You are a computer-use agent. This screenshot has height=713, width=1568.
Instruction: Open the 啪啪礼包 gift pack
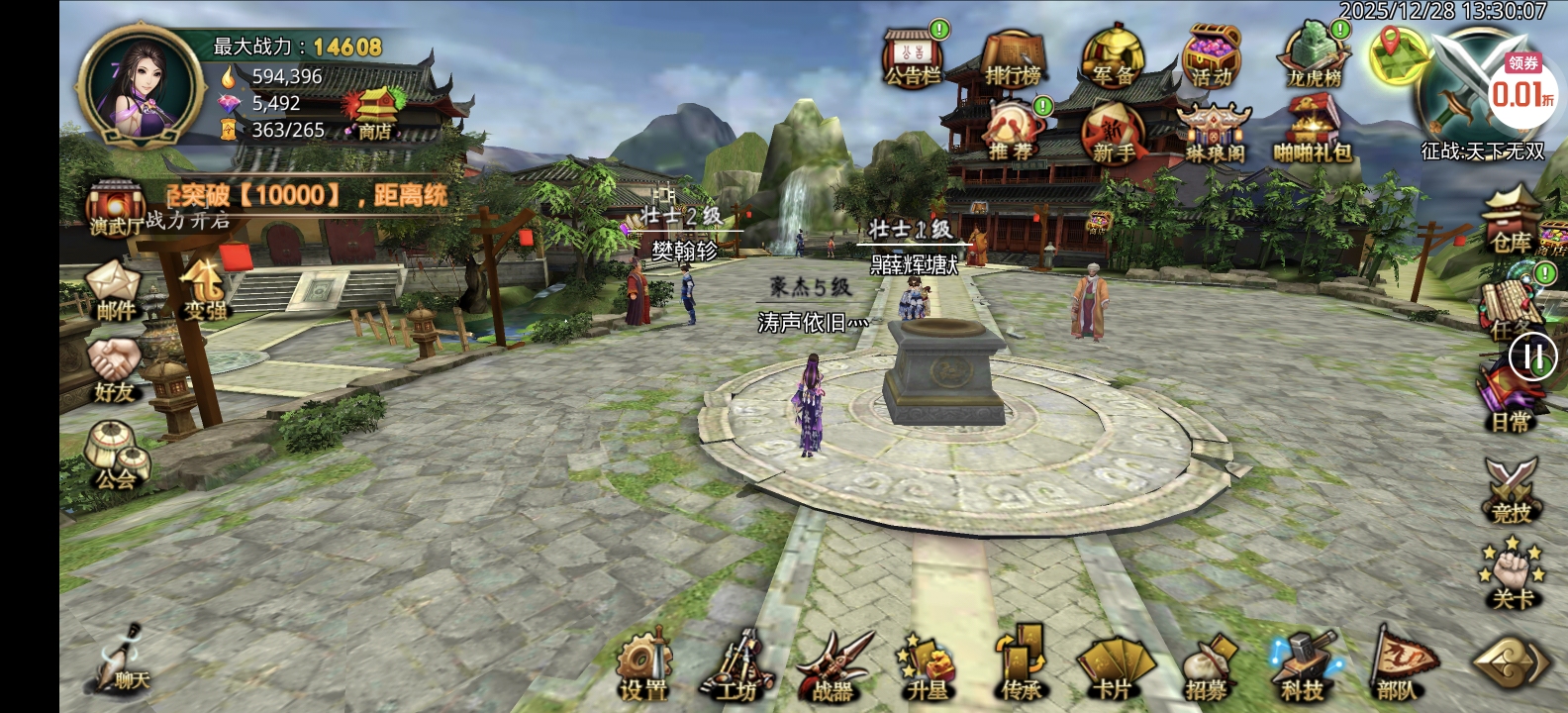(x=1313, y=136)
